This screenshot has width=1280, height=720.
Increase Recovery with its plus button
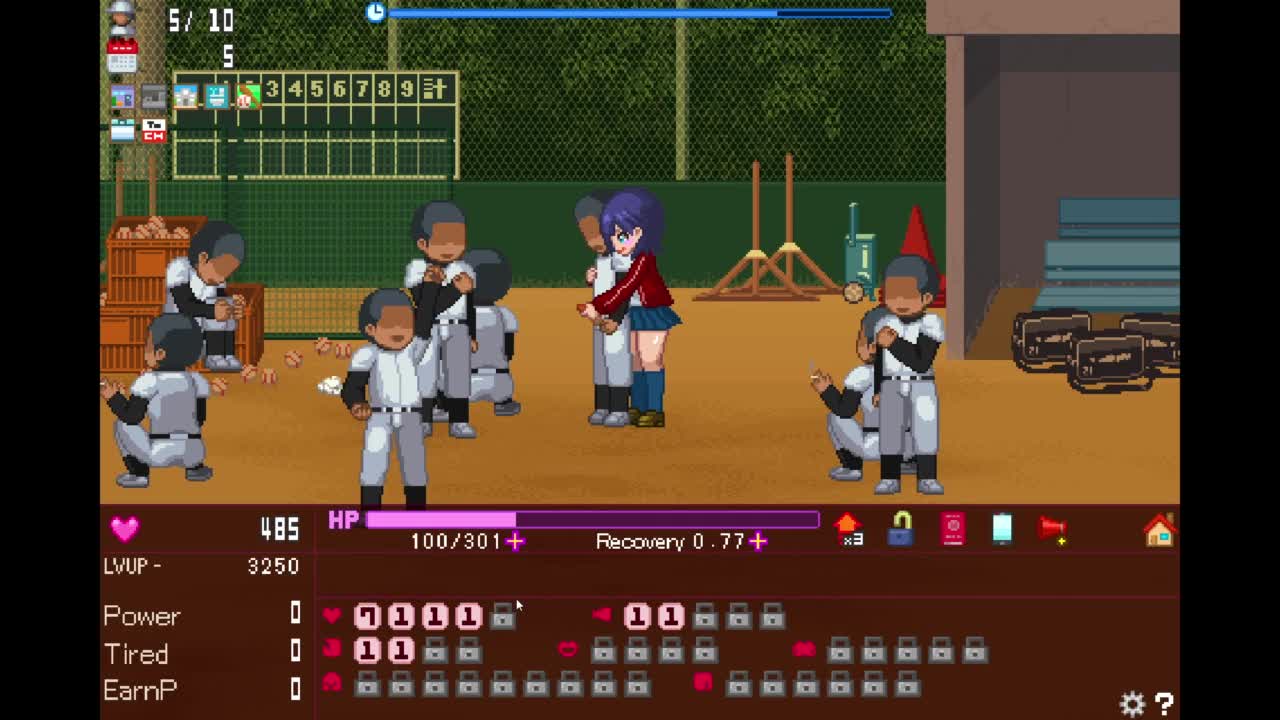pos(758,541)
